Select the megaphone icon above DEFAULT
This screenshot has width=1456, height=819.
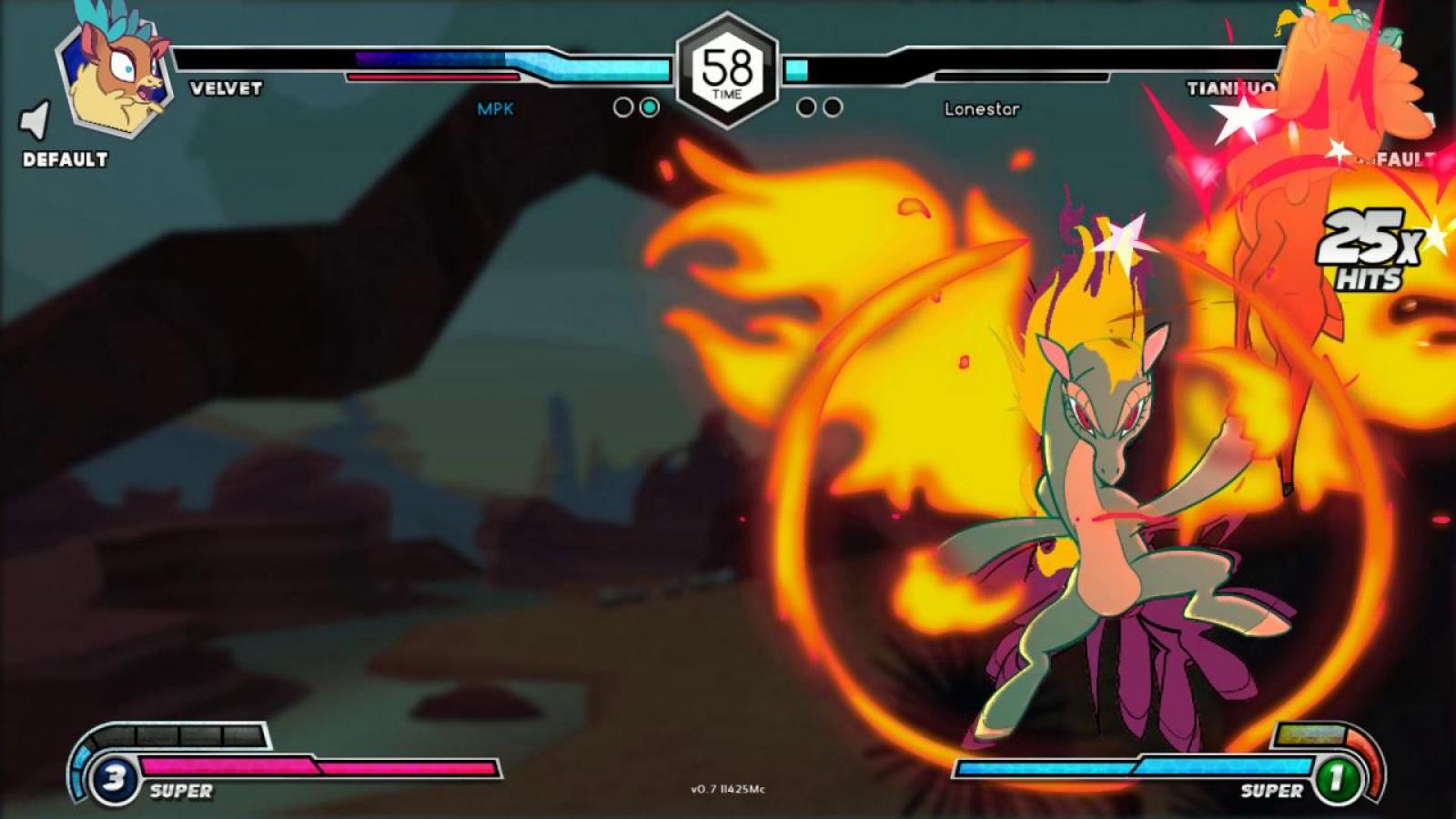(36, 120)
